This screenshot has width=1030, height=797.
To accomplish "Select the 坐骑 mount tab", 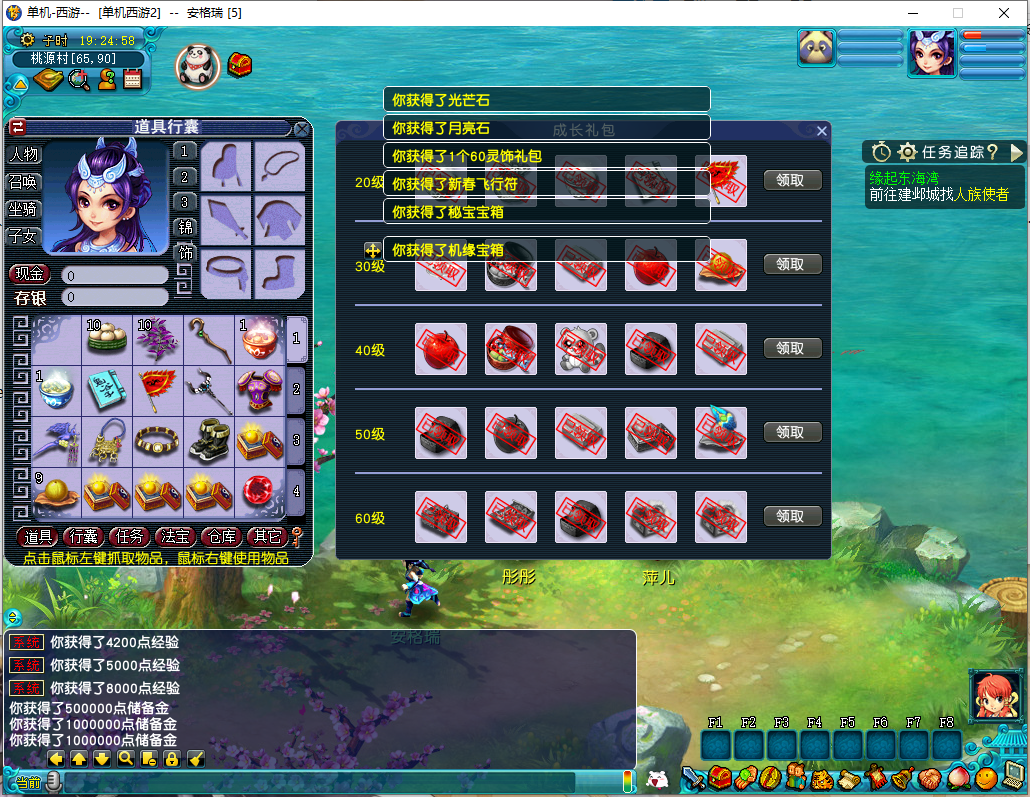I will click(23, 209).
